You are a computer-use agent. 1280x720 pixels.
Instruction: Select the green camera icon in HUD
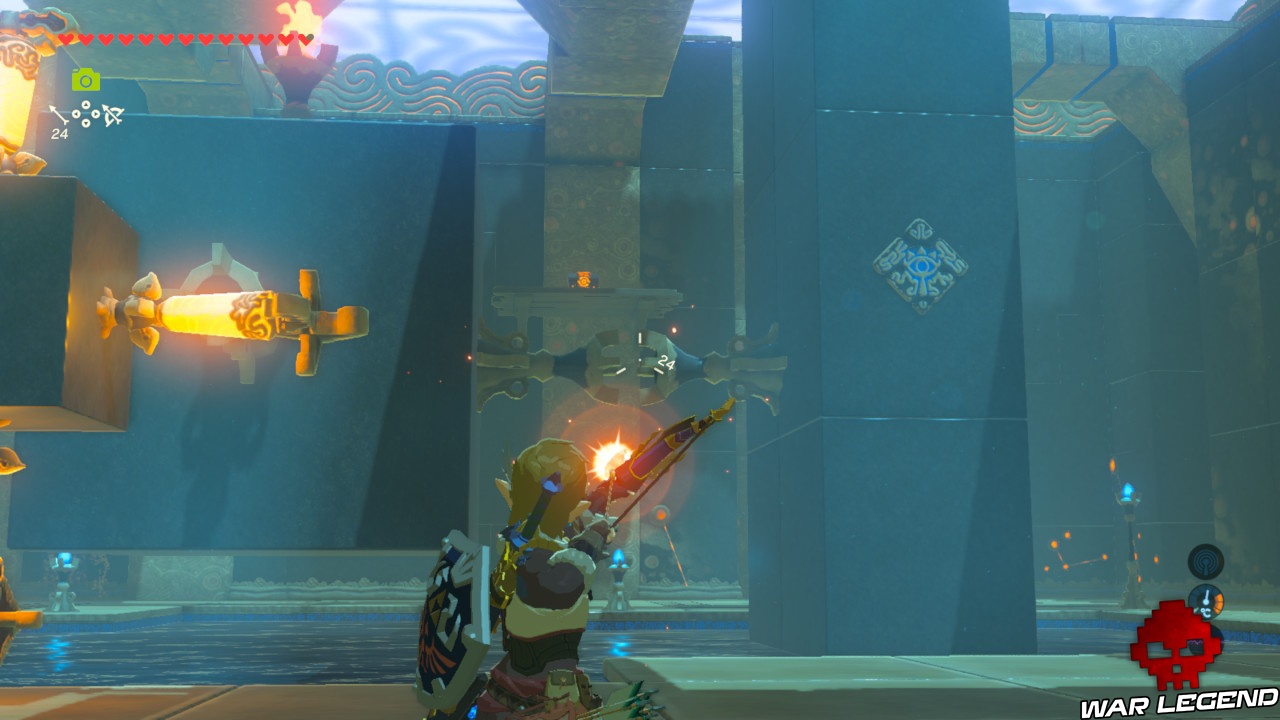click(x=86, y=79)
